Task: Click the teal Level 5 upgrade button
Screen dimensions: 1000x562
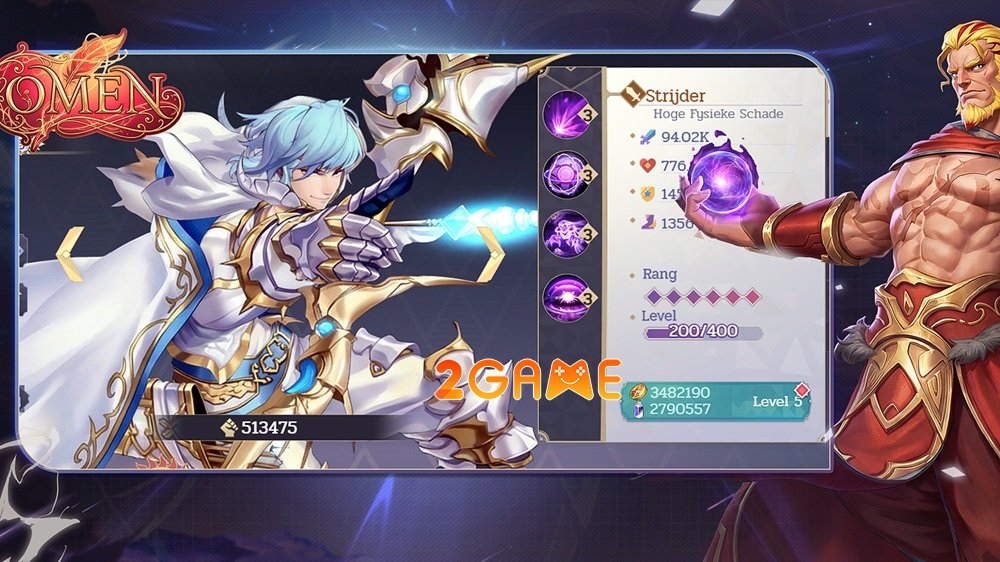Action: tap(715, 401)
